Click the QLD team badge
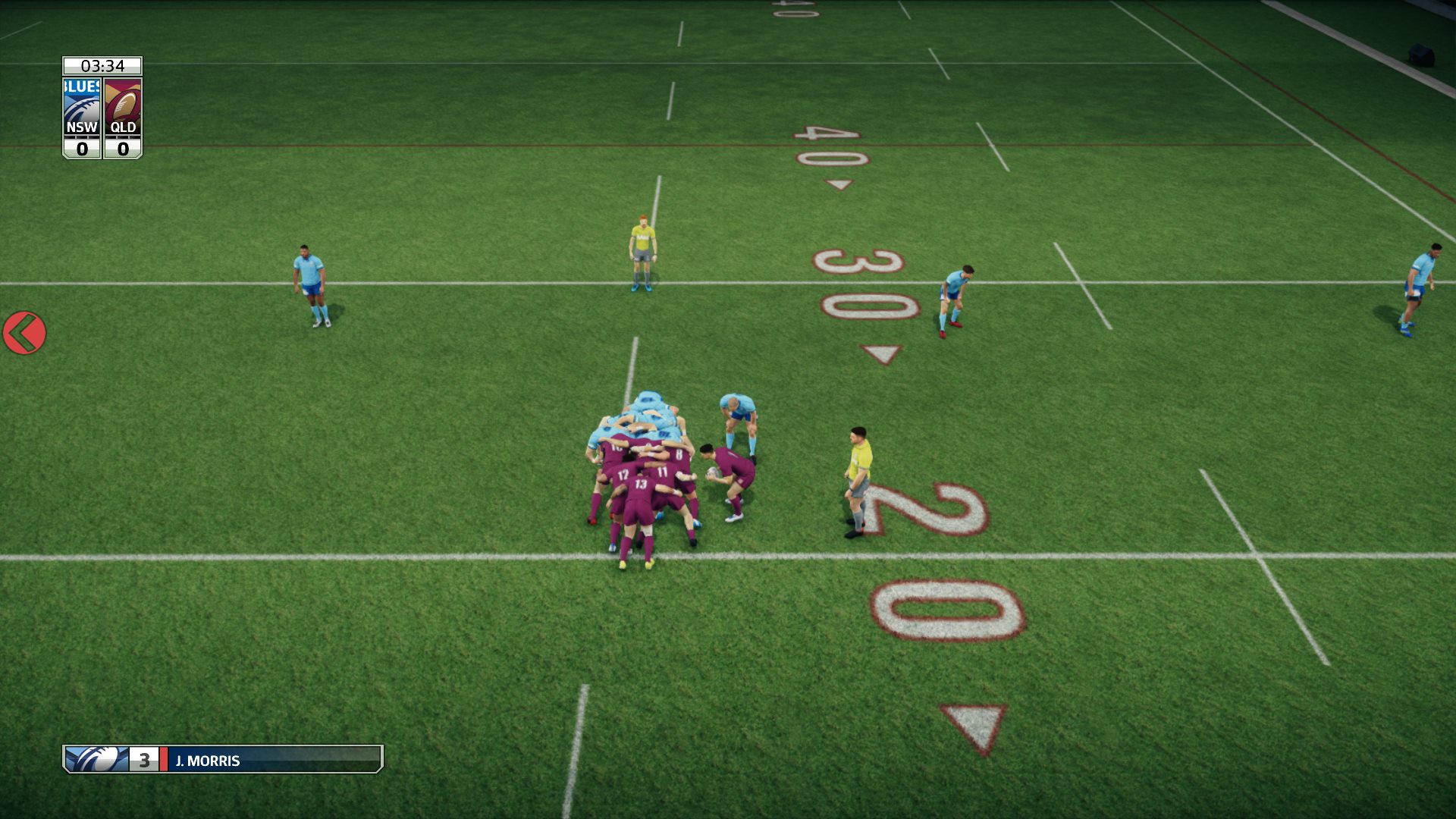 pyautogui.click(x=123, y=107)
